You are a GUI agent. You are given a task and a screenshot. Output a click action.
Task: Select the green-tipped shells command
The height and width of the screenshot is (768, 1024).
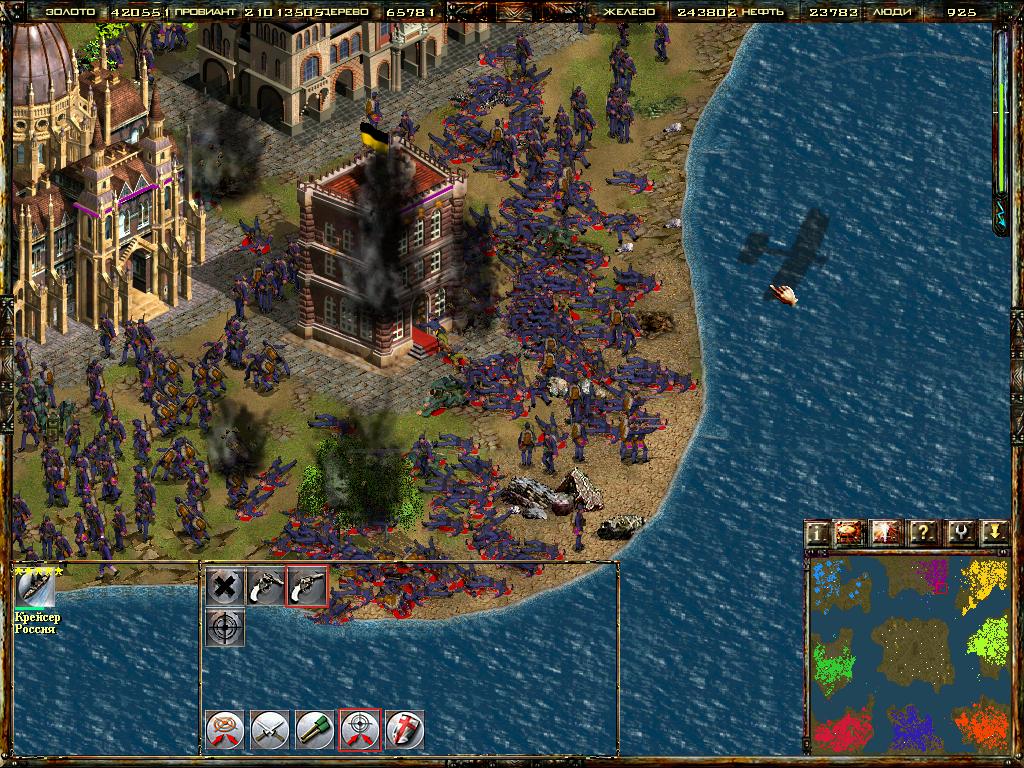click(315, 730)
